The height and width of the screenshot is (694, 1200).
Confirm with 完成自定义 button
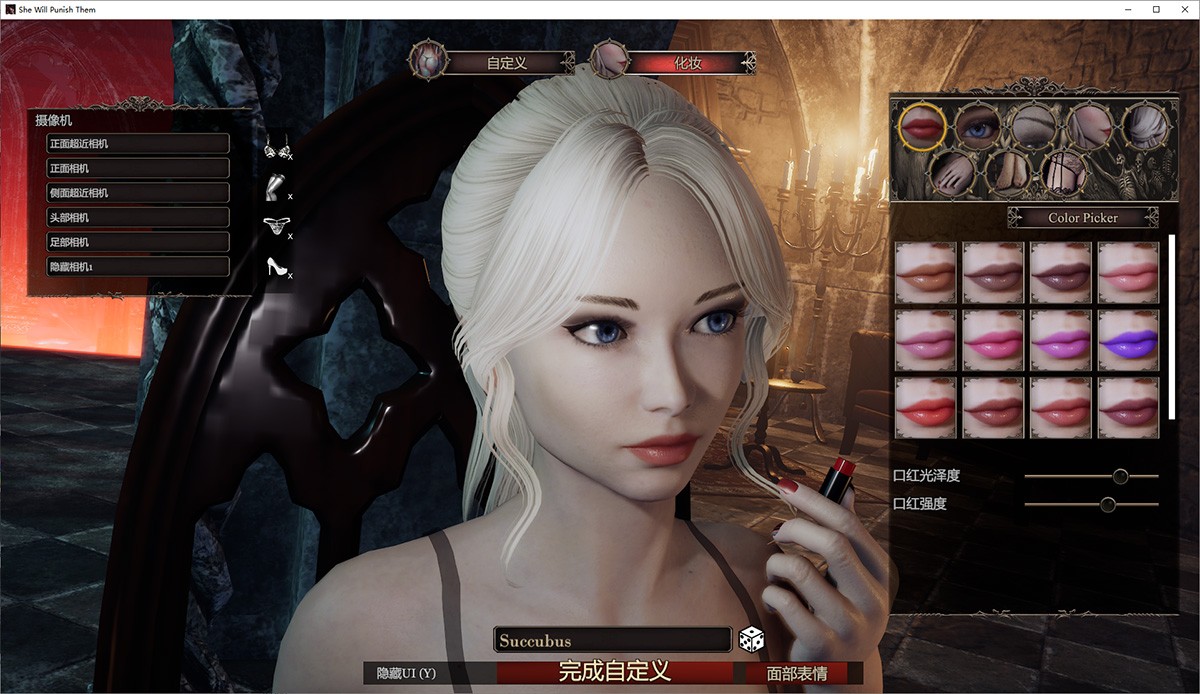click(x=614, y=672)
